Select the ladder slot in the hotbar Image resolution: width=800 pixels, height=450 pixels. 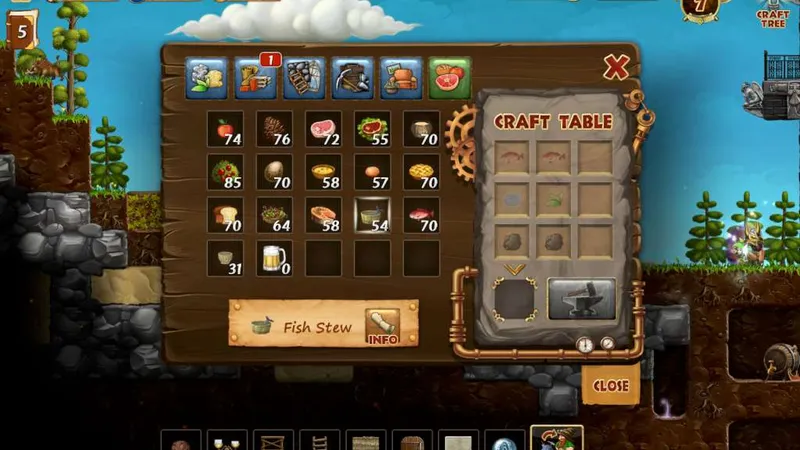click(x=319, y=441)
